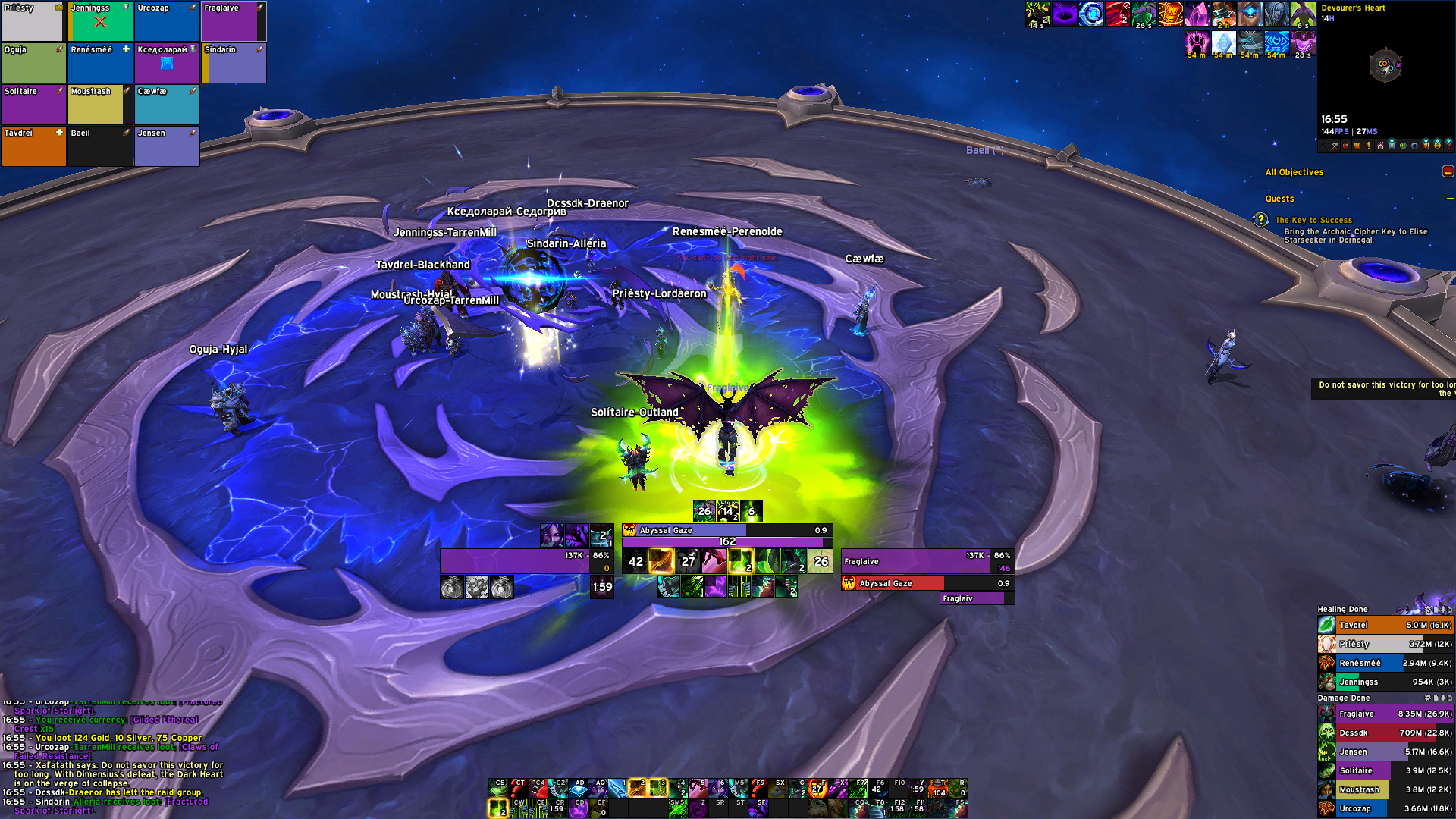Screen dimensions: 1456x819
Task: Select Tavdrei's row in Healing Done
Action: (x=1385, y=626)
